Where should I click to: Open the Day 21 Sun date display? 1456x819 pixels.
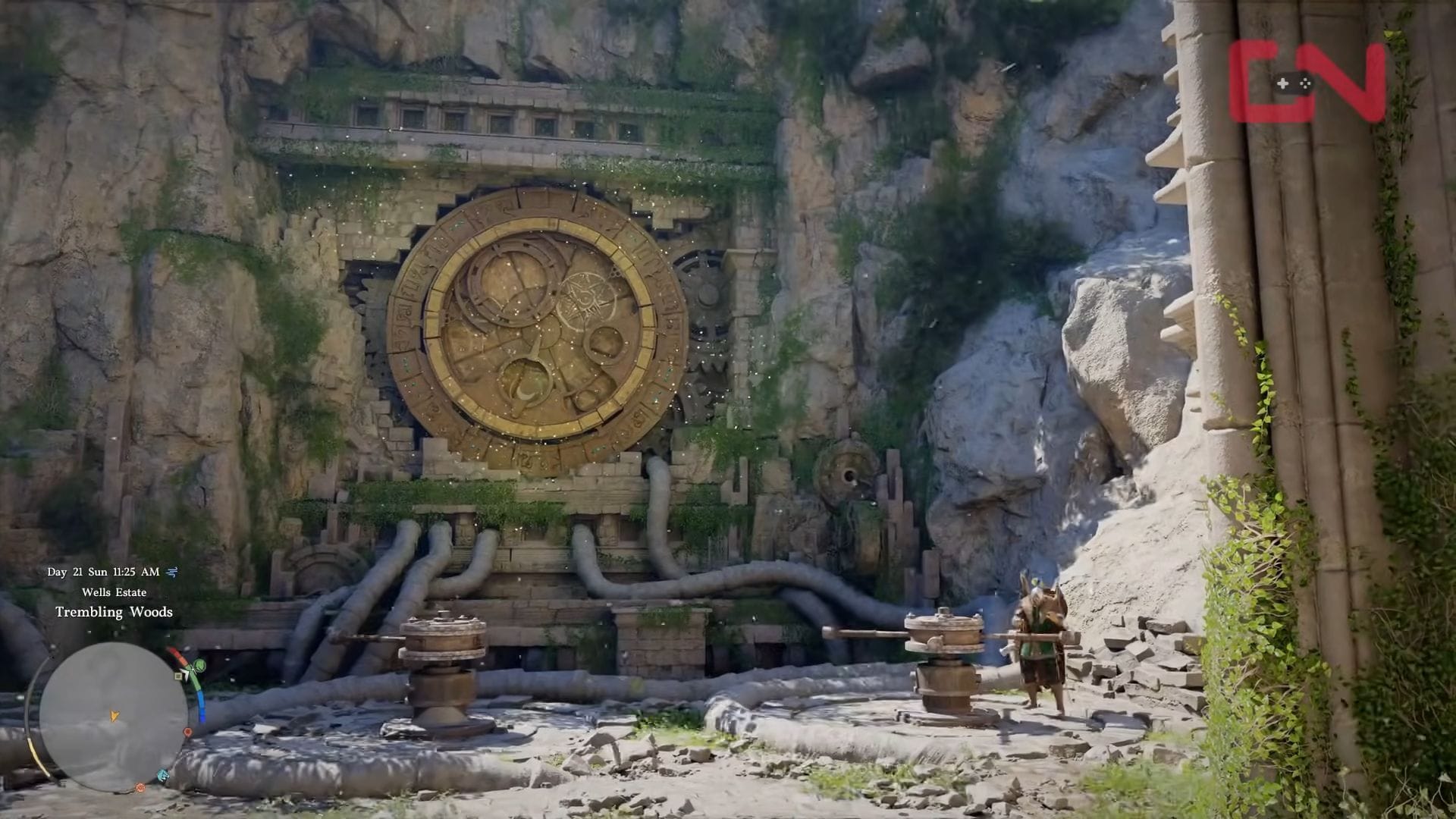click(78, 571)
